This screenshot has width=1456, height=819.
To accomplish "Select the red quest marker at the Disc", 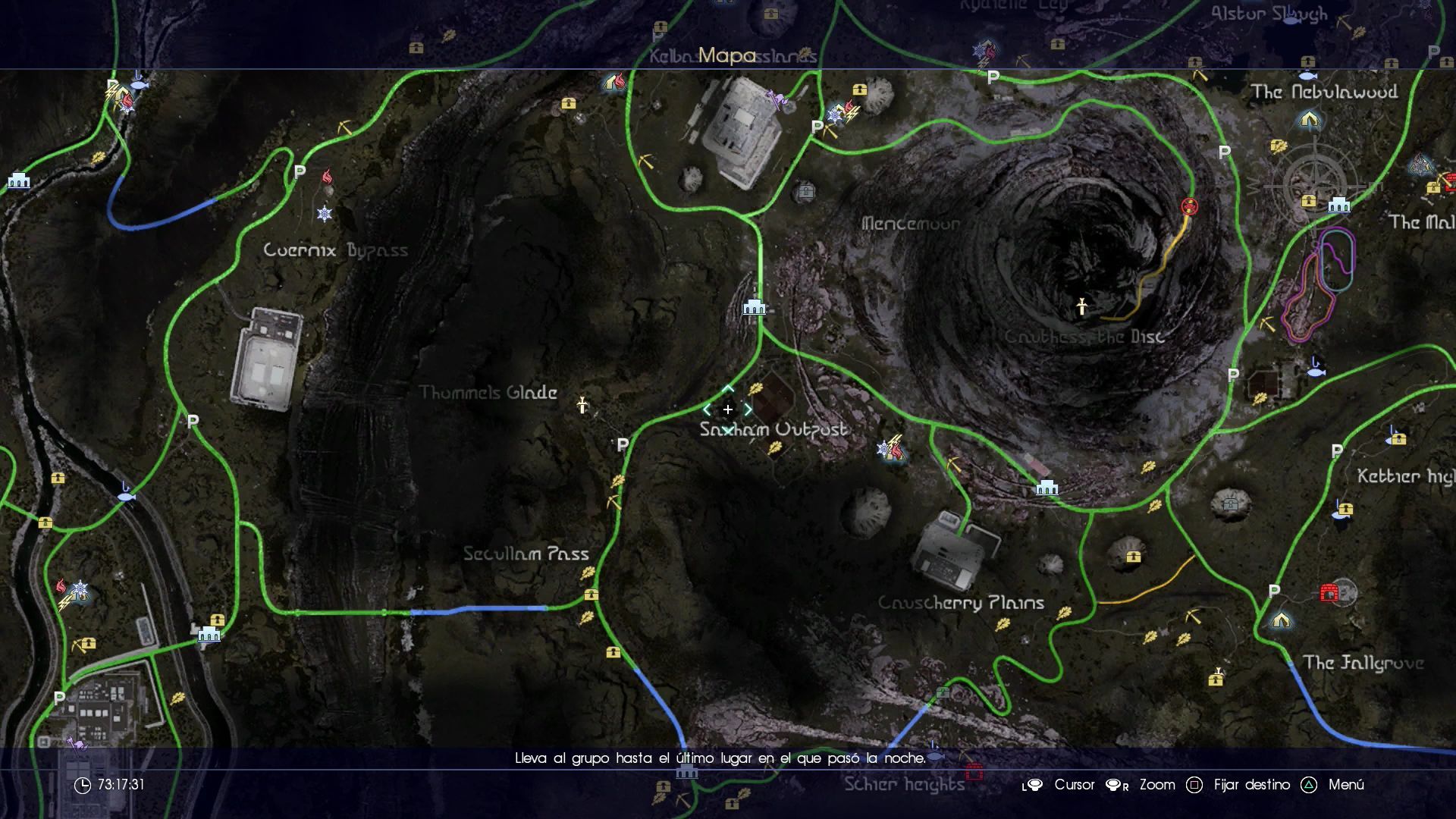I will (x=1189, y=206).
